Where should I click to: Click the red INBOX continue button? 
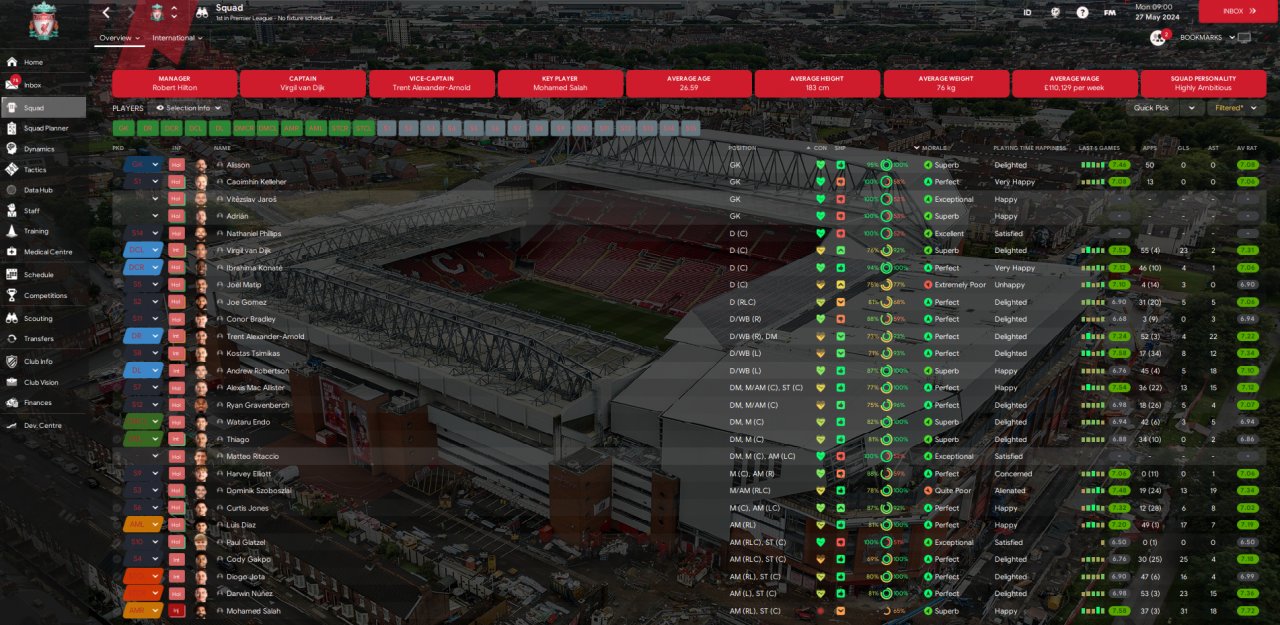1238,11
